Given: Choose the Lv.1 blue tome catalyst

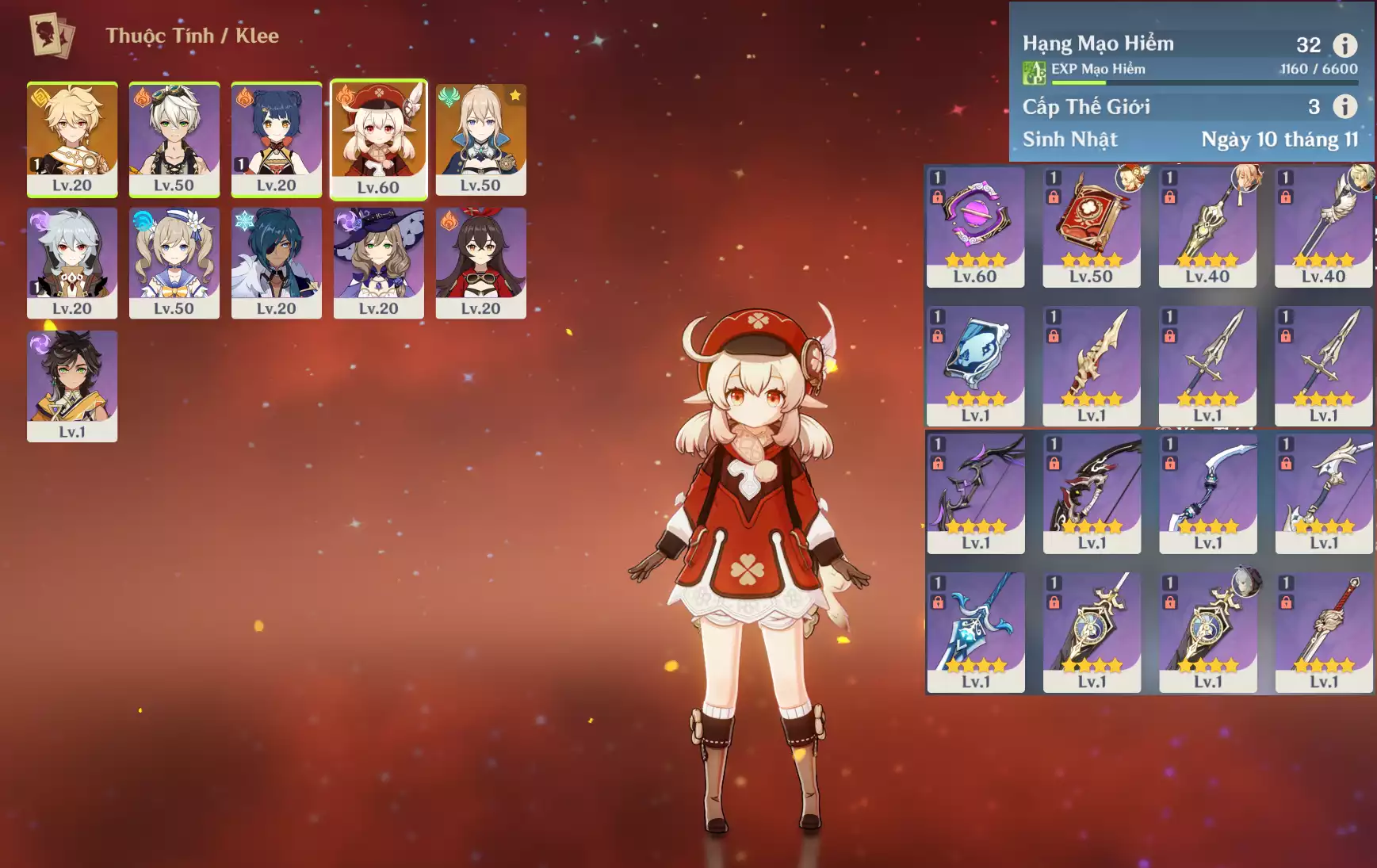Looking at the screenshot, I should tap(975, 365).
